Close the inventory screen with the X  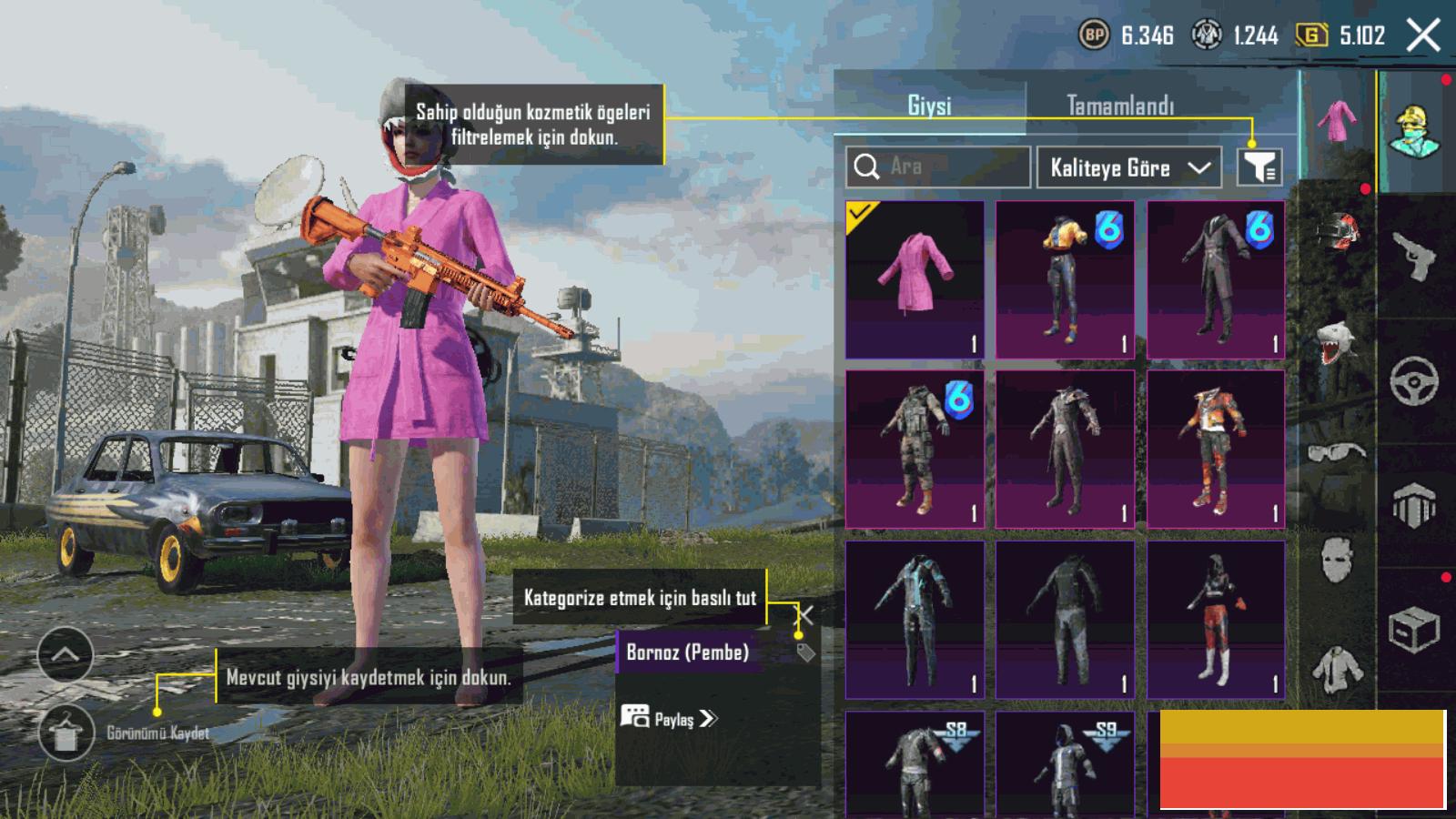tap(1423, 35)
